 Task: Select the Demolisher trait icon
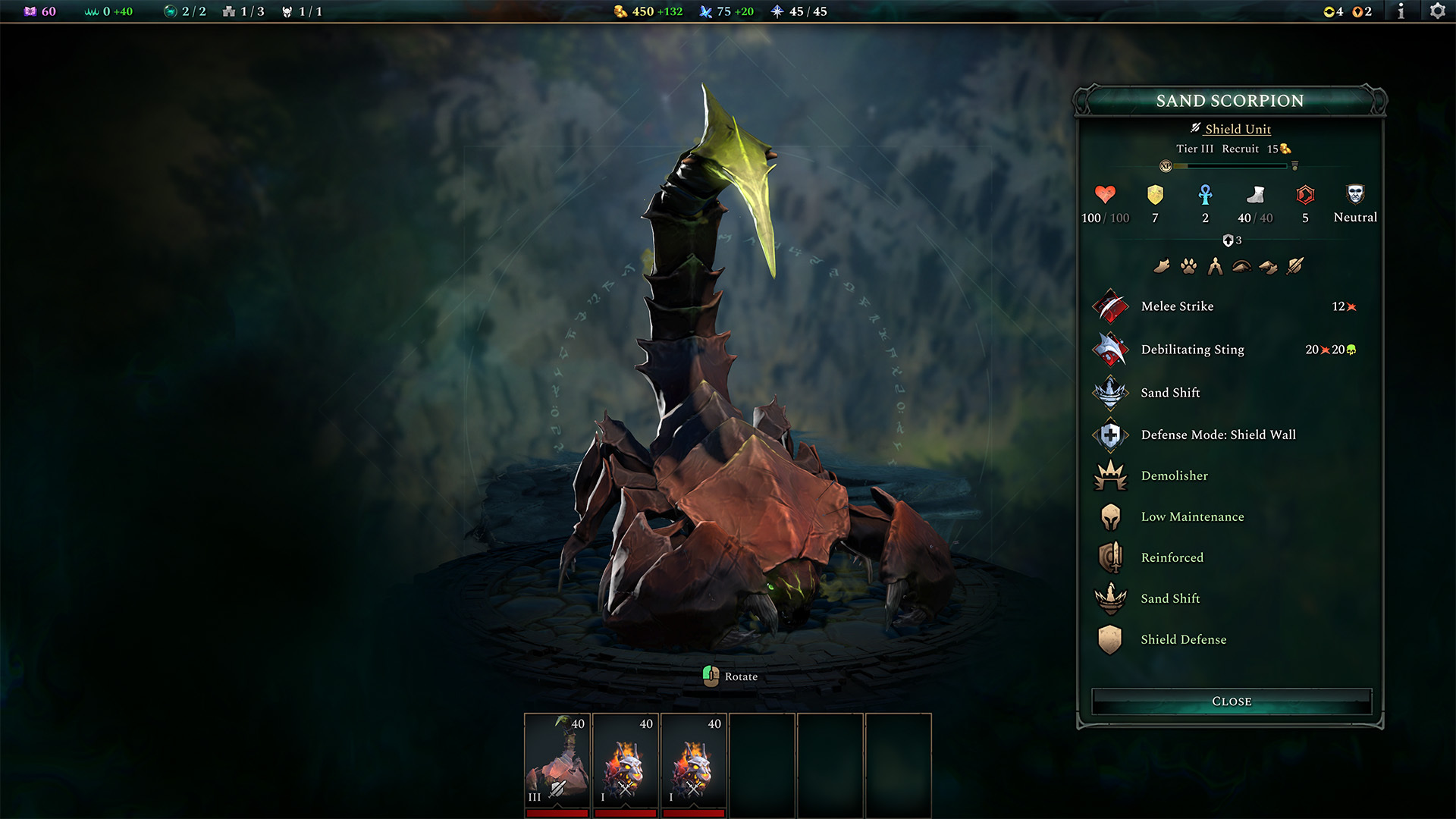tap(1110, 475)
